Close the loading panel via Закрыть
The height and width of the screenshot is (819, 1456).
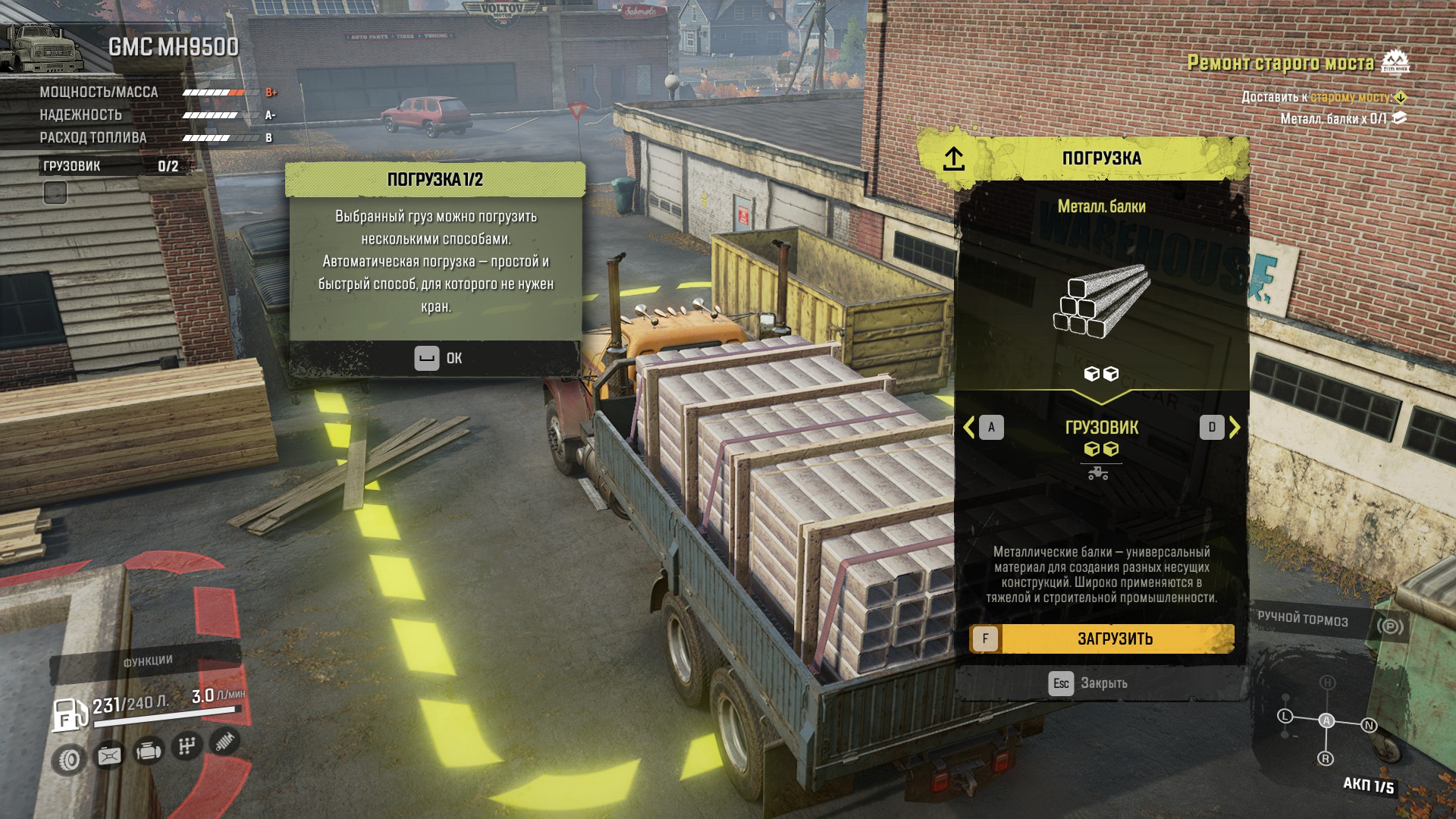(1088, 683)
